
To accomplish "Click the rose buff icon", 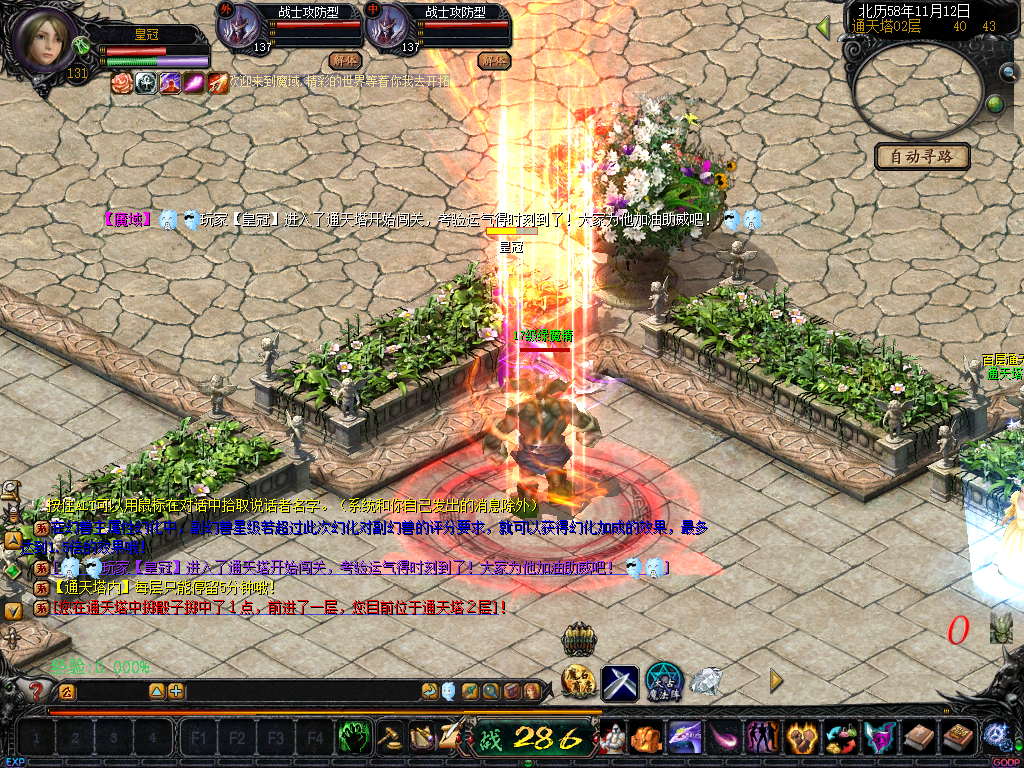I will pyautogui.click(x=121, y=83).
